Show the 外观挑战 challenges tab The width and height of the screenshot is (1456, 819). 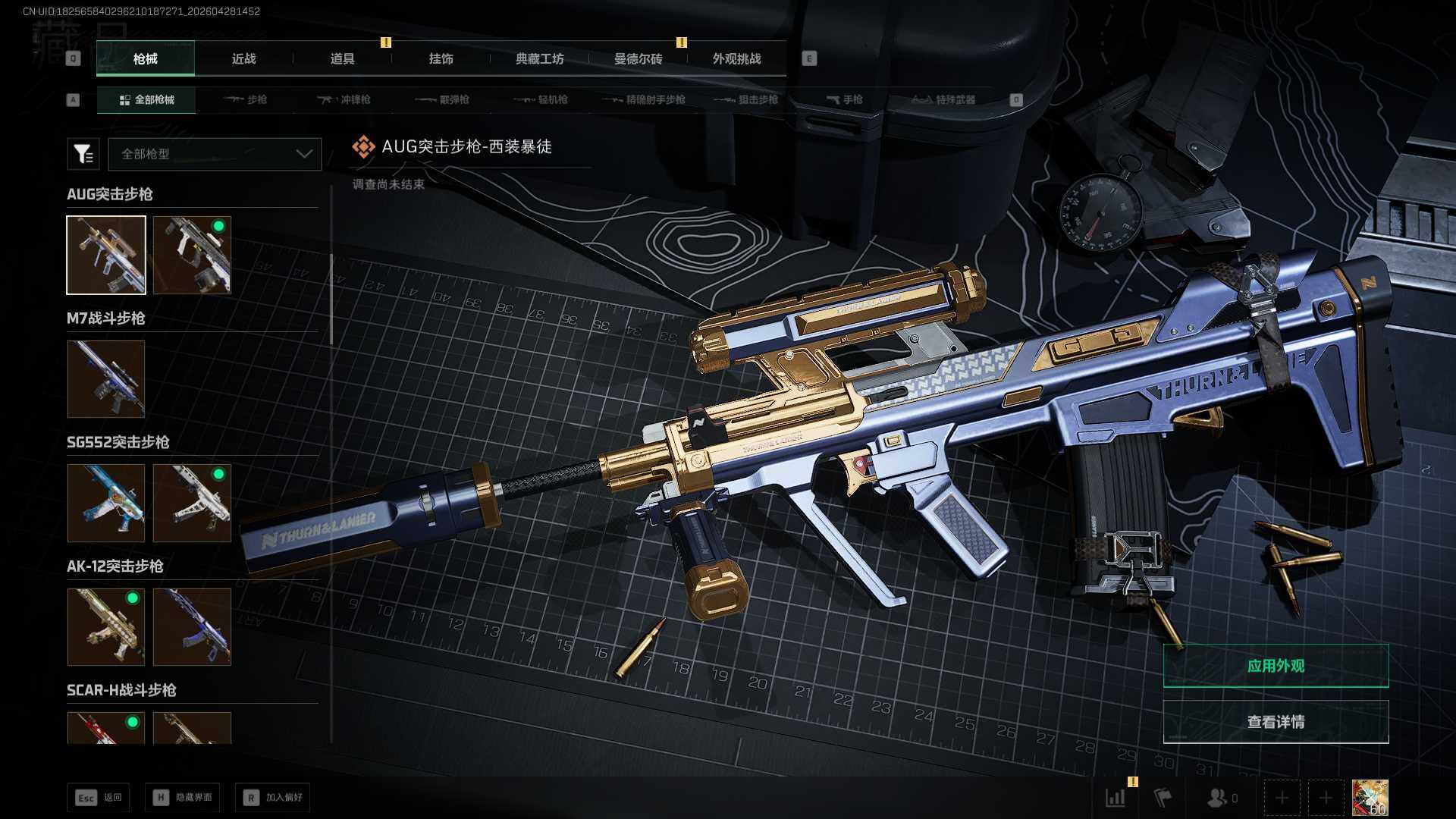736,58
